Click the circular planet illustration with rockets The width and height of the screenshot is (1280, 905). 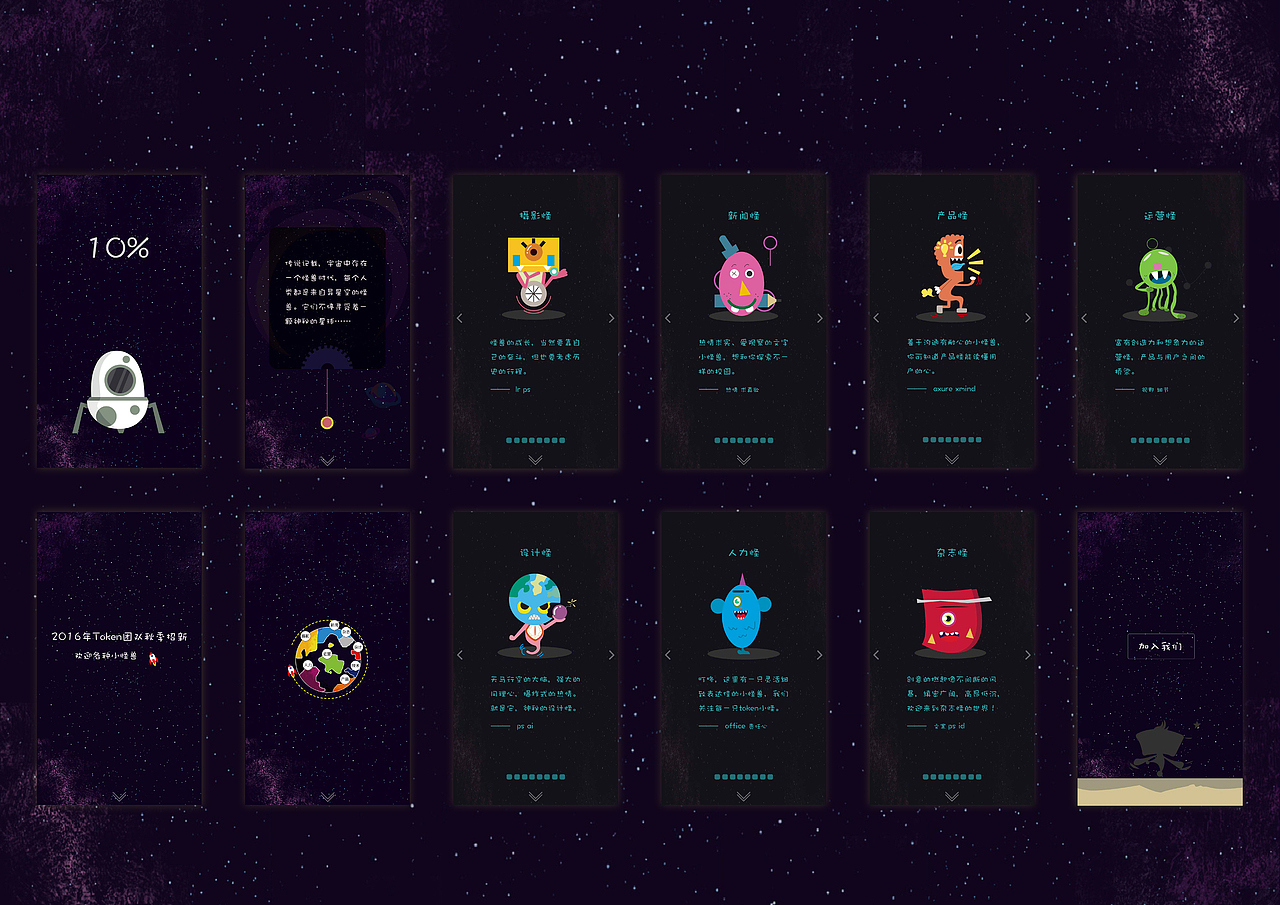(x=329, y=657)
